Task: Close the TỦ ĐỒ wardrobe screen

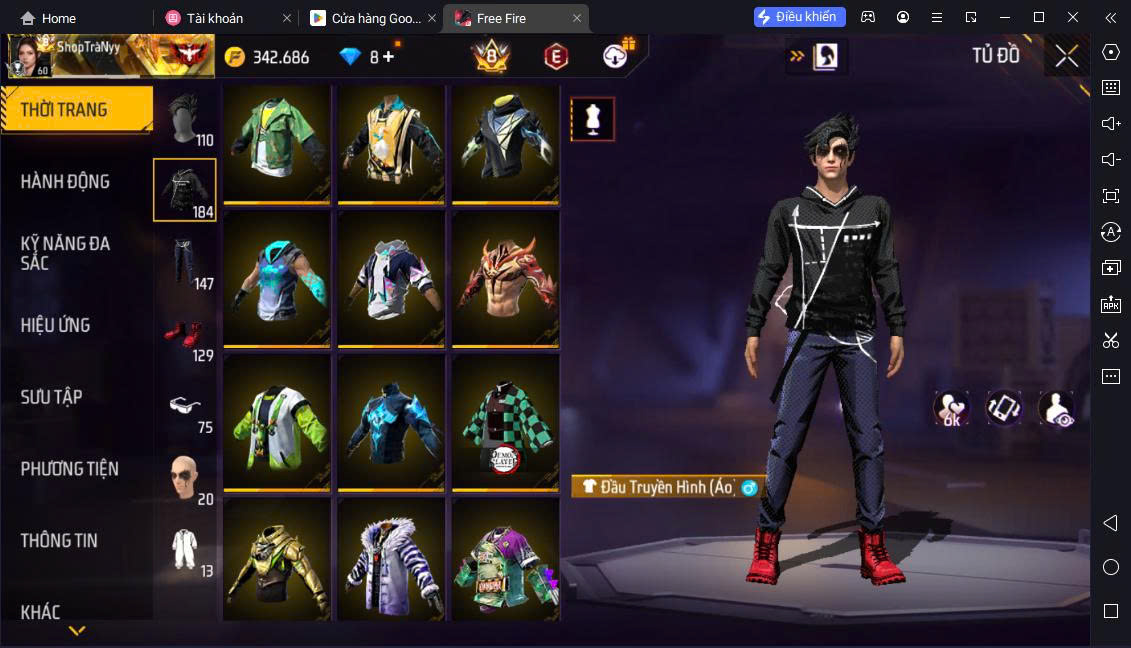Action: click(1066, 56)
